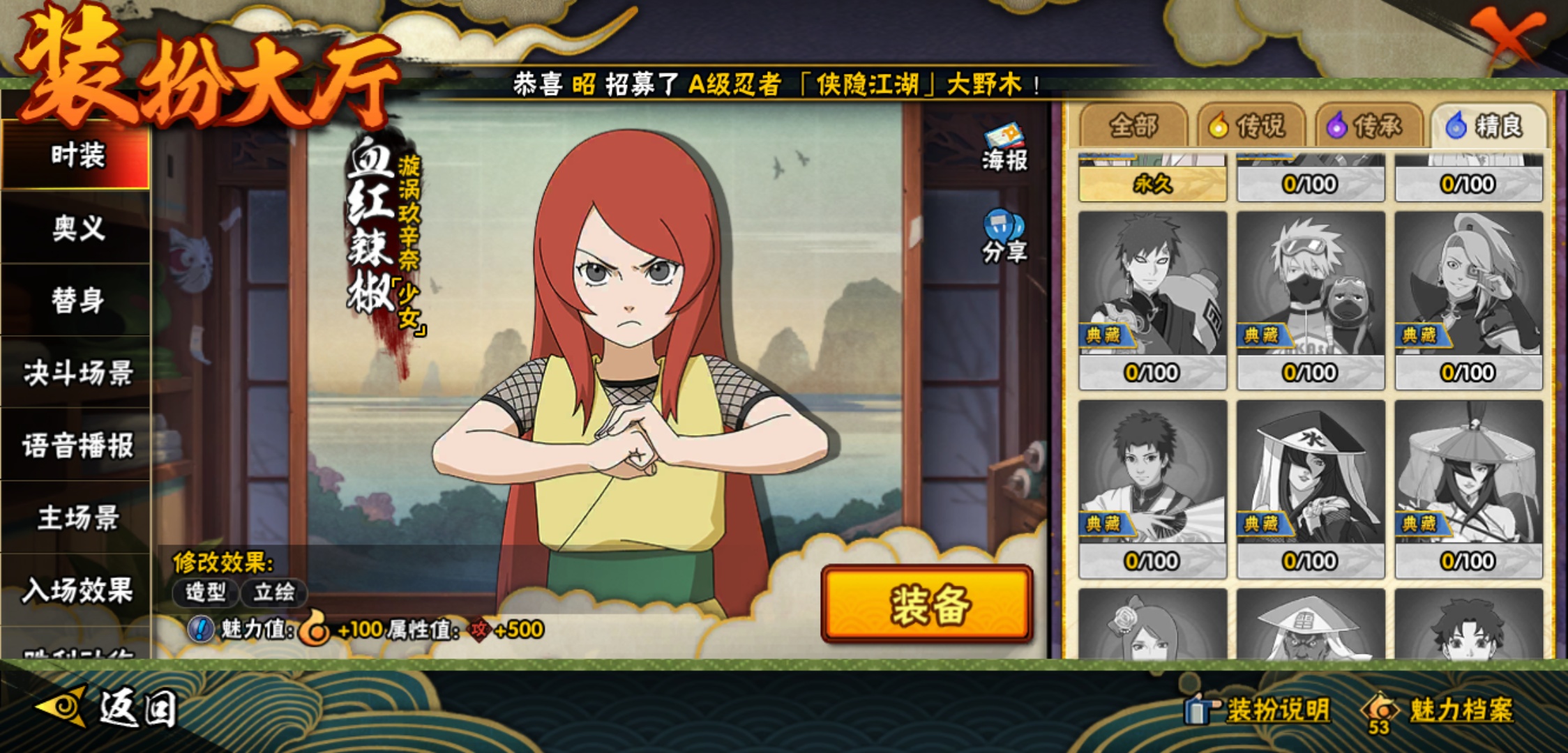Open the 奥义 category
The height and width of the screenshot is (753, 1568).
[77, 228]
